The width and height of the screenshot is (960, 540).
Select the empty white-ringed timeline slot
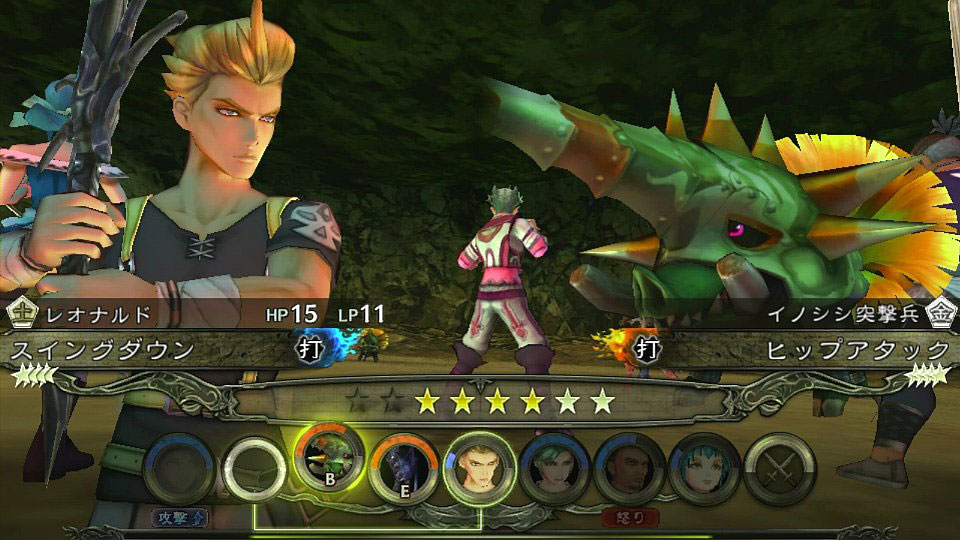click(255, 467)
